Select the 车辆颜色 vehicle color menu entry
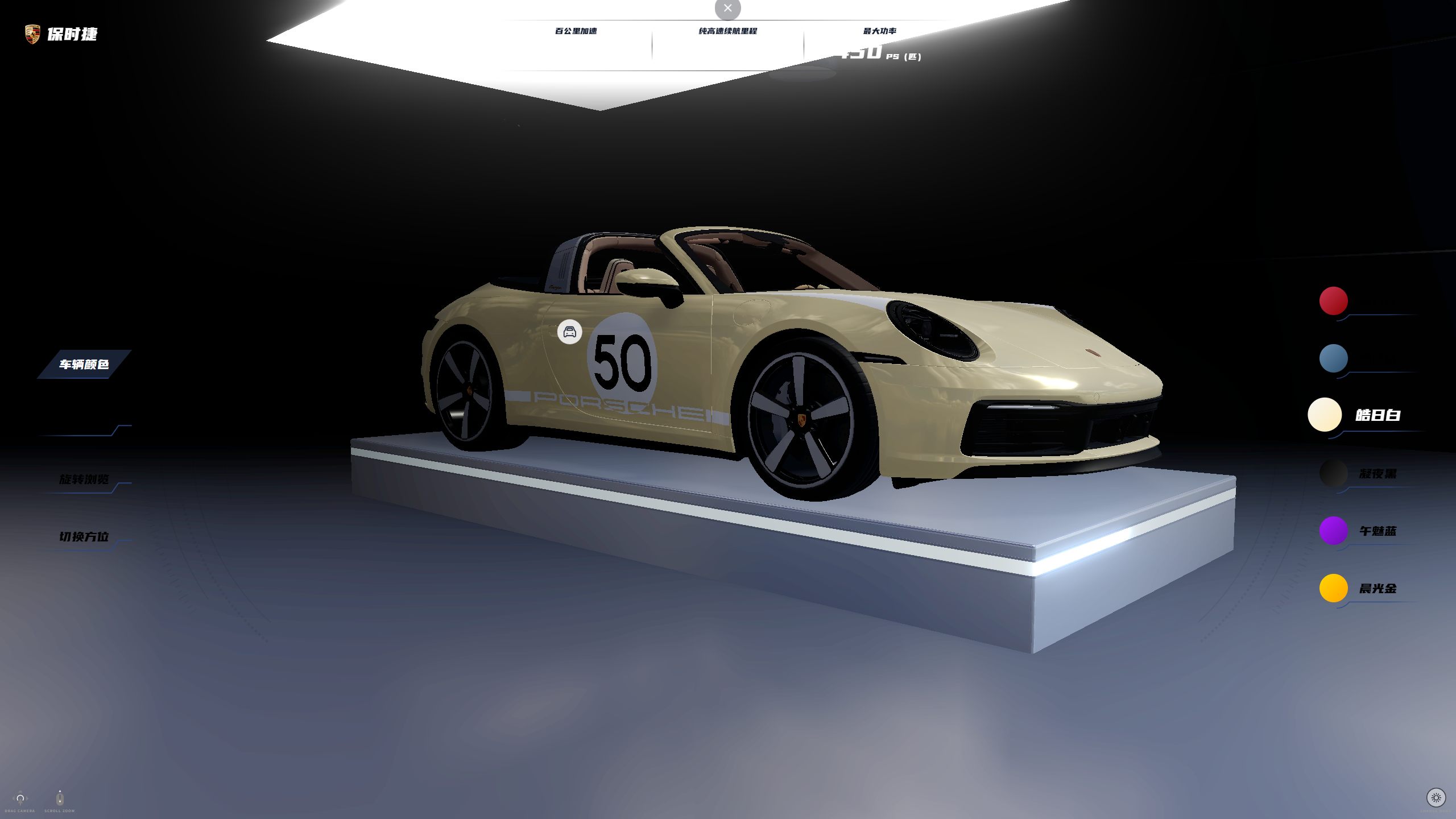Image resolution: width=1456 pixels, height=819 pixels. click(84, 364)
